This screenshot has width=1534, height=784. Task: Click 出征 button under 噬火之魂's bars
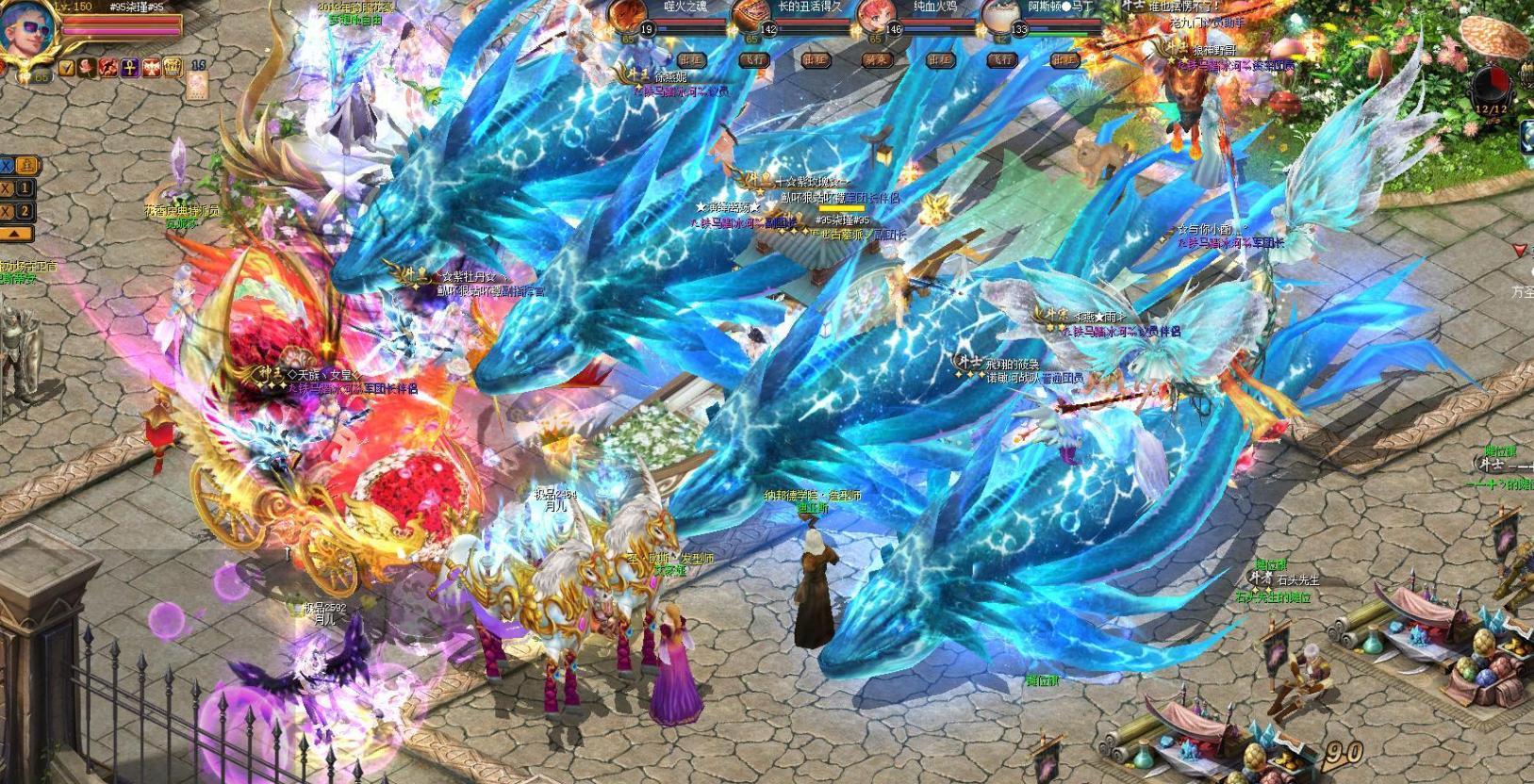tap(692, 59)
